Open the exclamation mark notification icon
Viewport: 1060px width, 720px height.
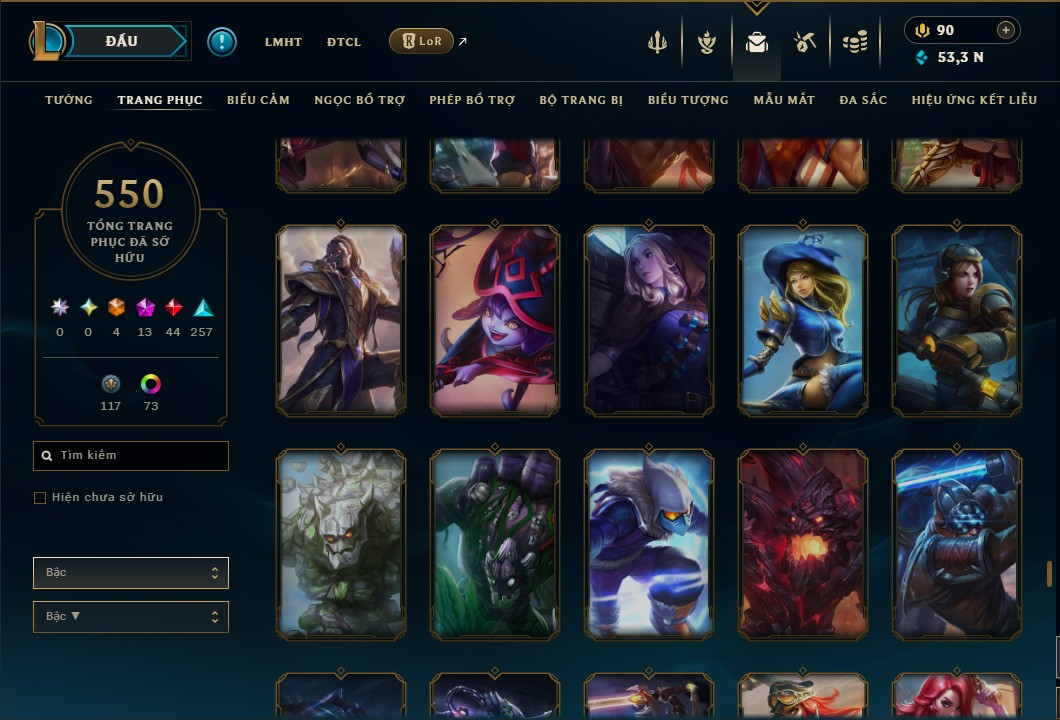[x=222, y=42]
